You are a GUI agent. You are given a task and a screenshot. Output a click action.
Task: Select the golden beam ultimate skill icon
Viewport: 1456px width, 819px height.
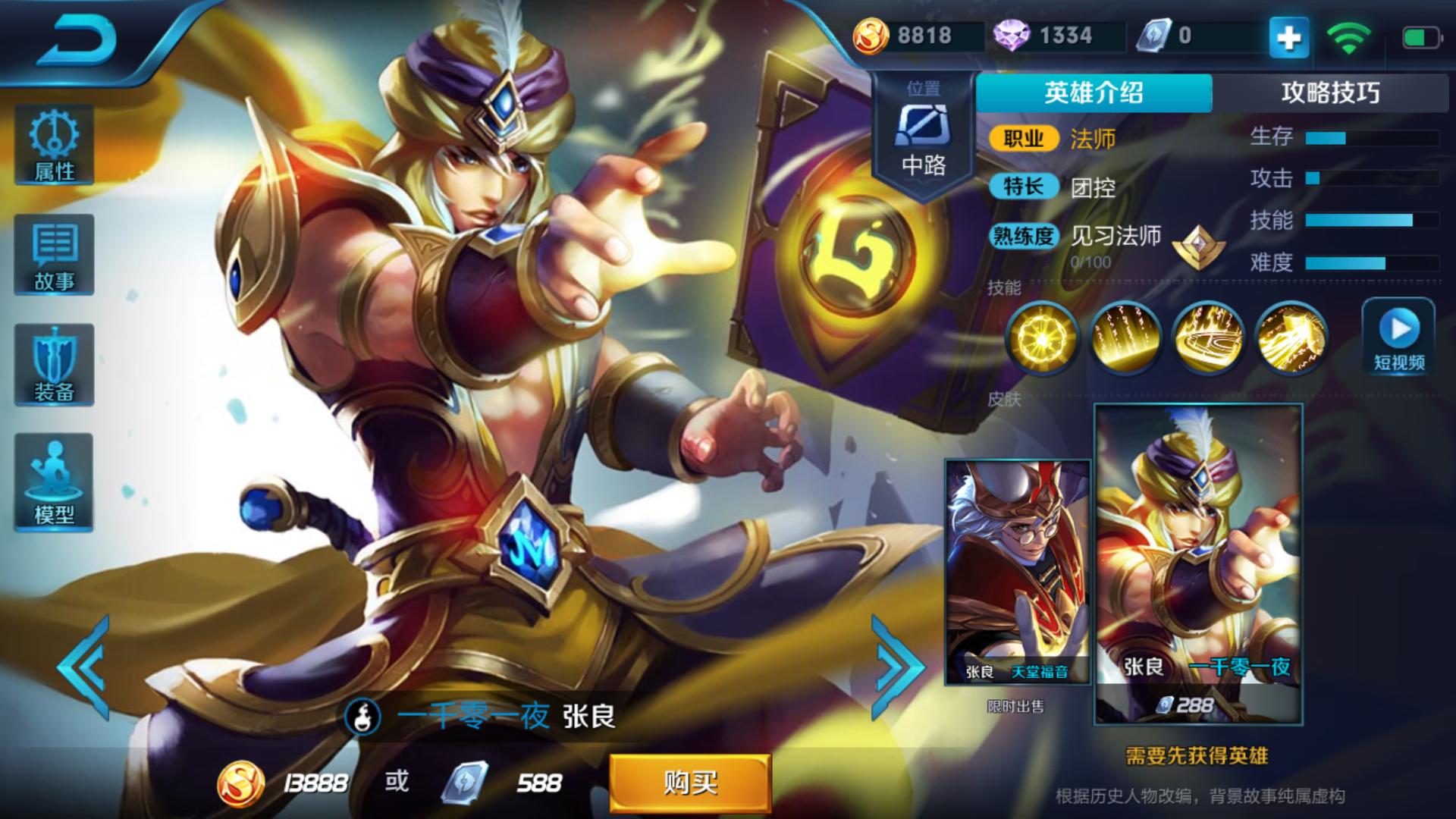point(1291,337)
